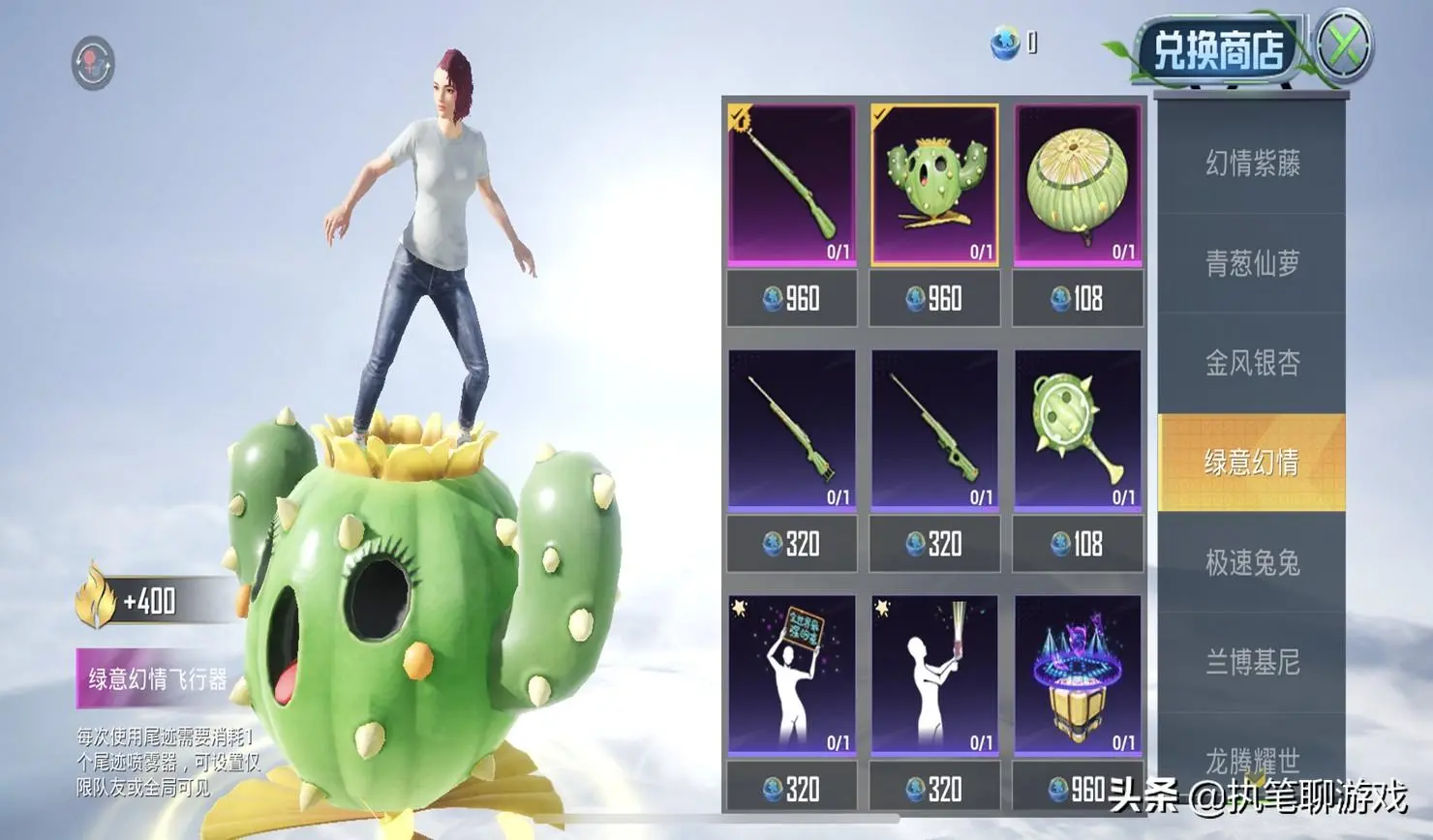Click the 960 price under the cactus glider
The image size is (1433, 840).
(x=934, y=299)
